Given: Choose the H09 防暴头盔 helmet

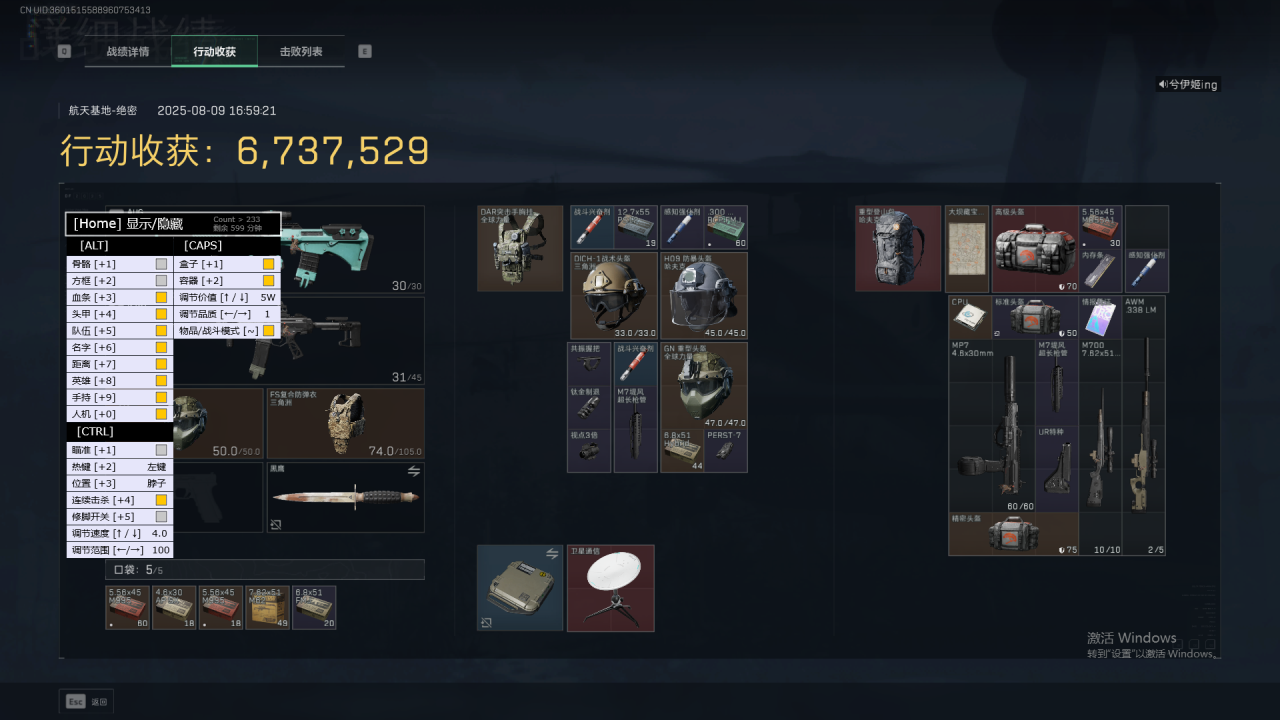Looking at the screenshot, I should [703, 295].
